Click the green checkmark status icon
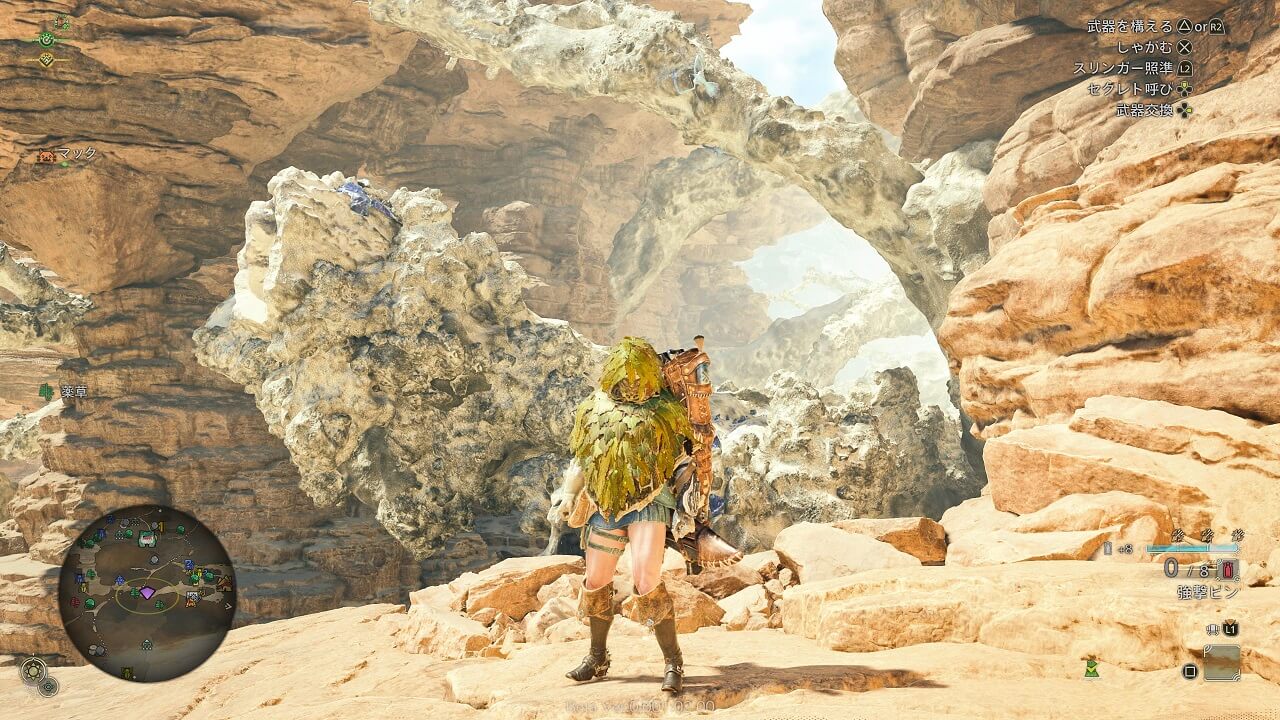 (1091, 667)
